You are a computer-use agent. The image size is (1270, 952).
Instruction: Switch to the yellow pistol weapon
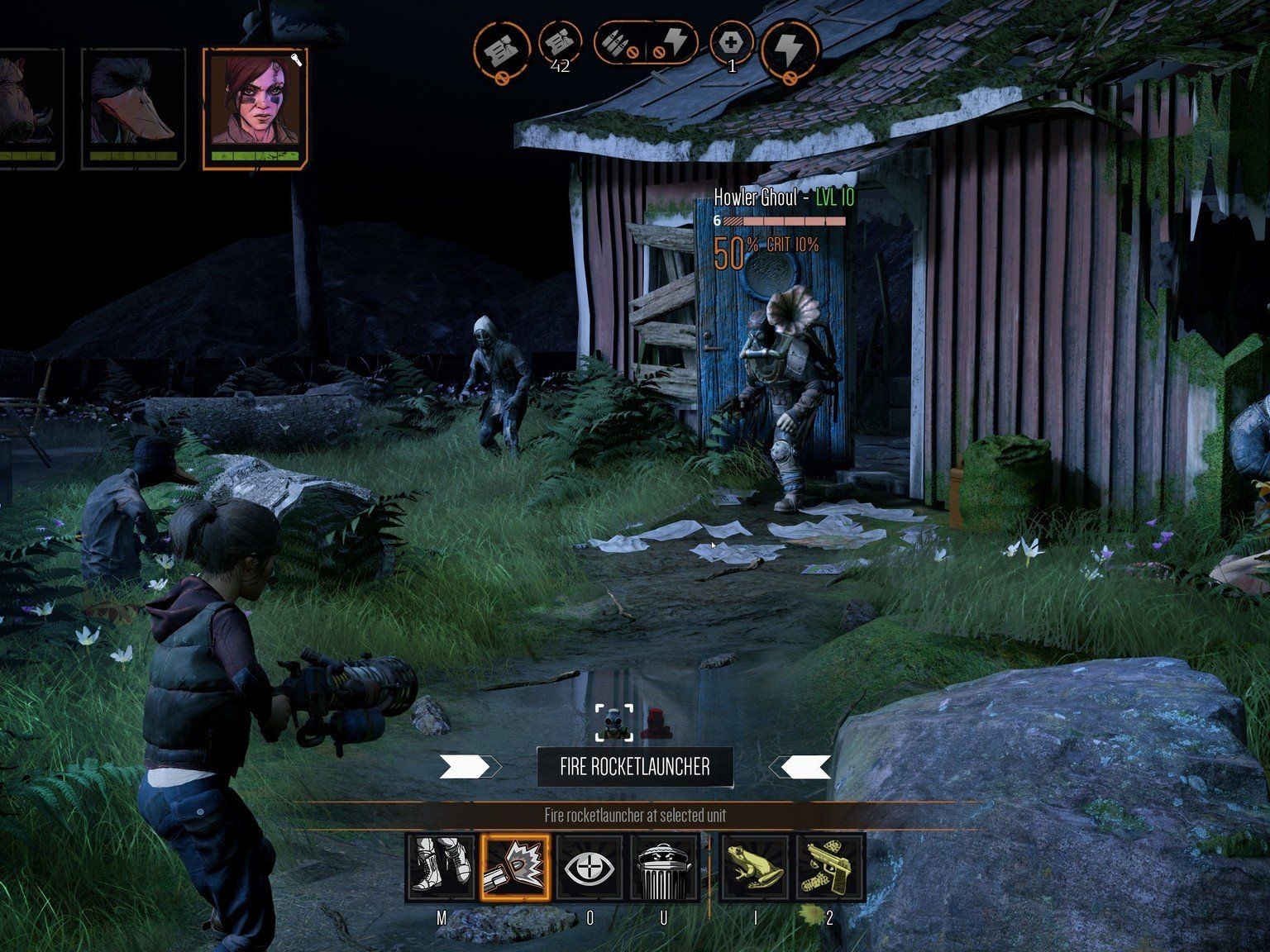click(829, 866)
